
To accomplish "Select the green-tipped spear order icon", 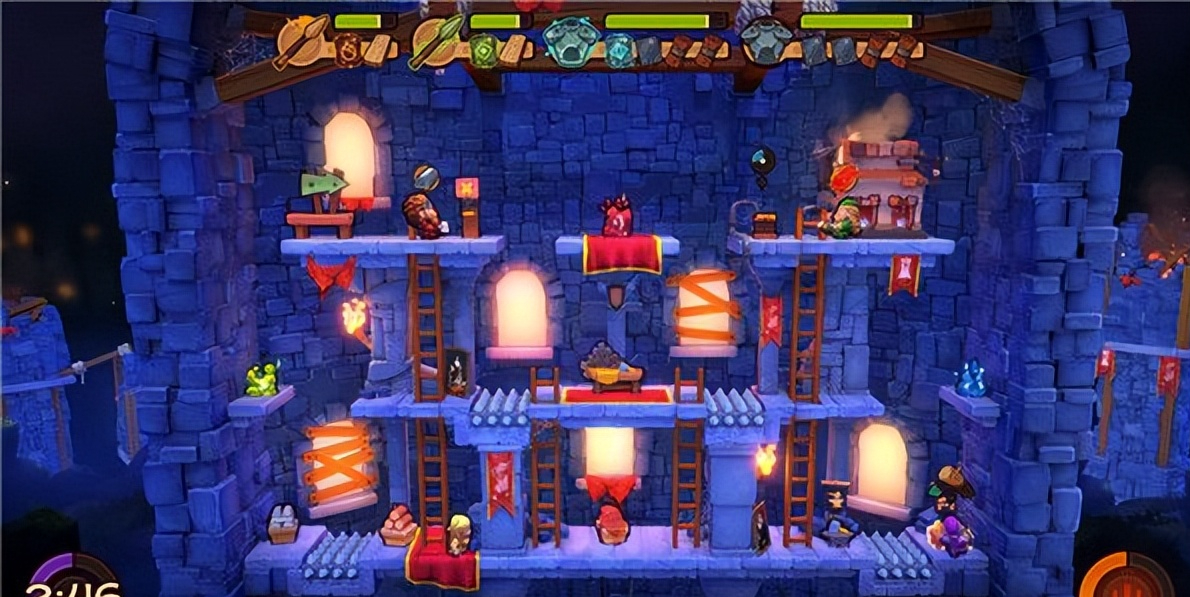I will (434, 39).
